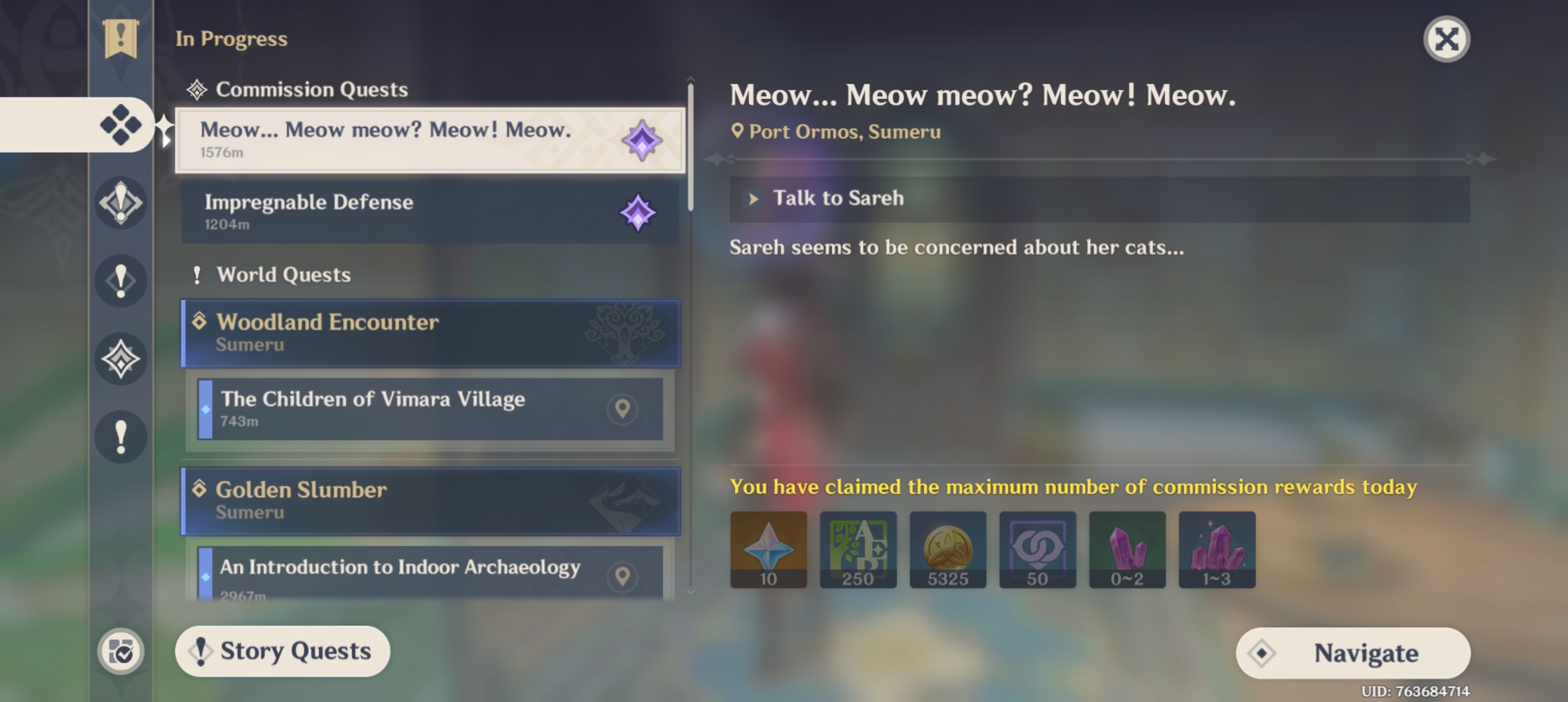
Task: Click the Navigate button
Action: [x=1353, y=652]
